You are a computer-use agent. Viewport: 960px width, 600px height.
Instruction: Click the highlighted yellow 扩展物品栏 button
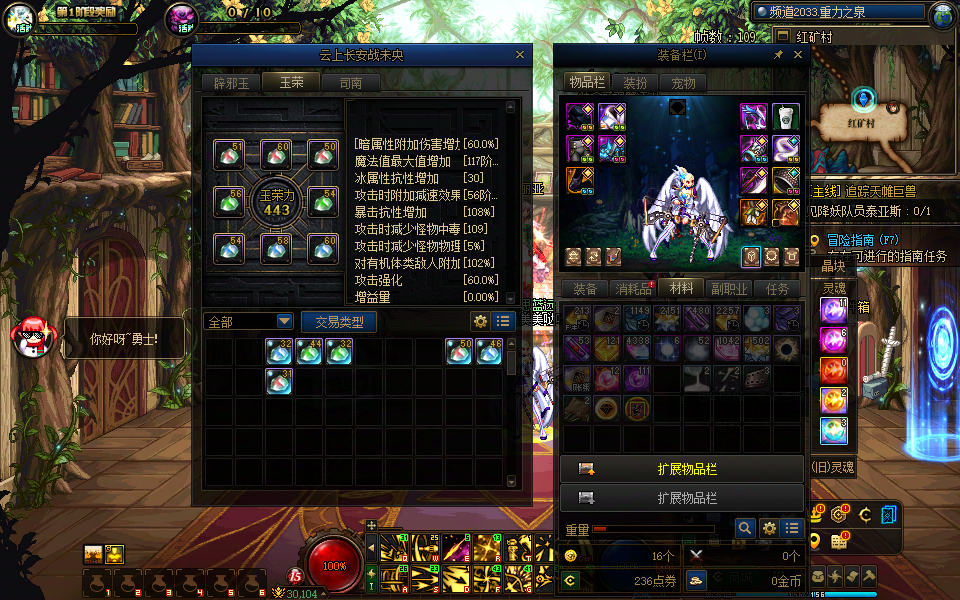coord(682,469)
